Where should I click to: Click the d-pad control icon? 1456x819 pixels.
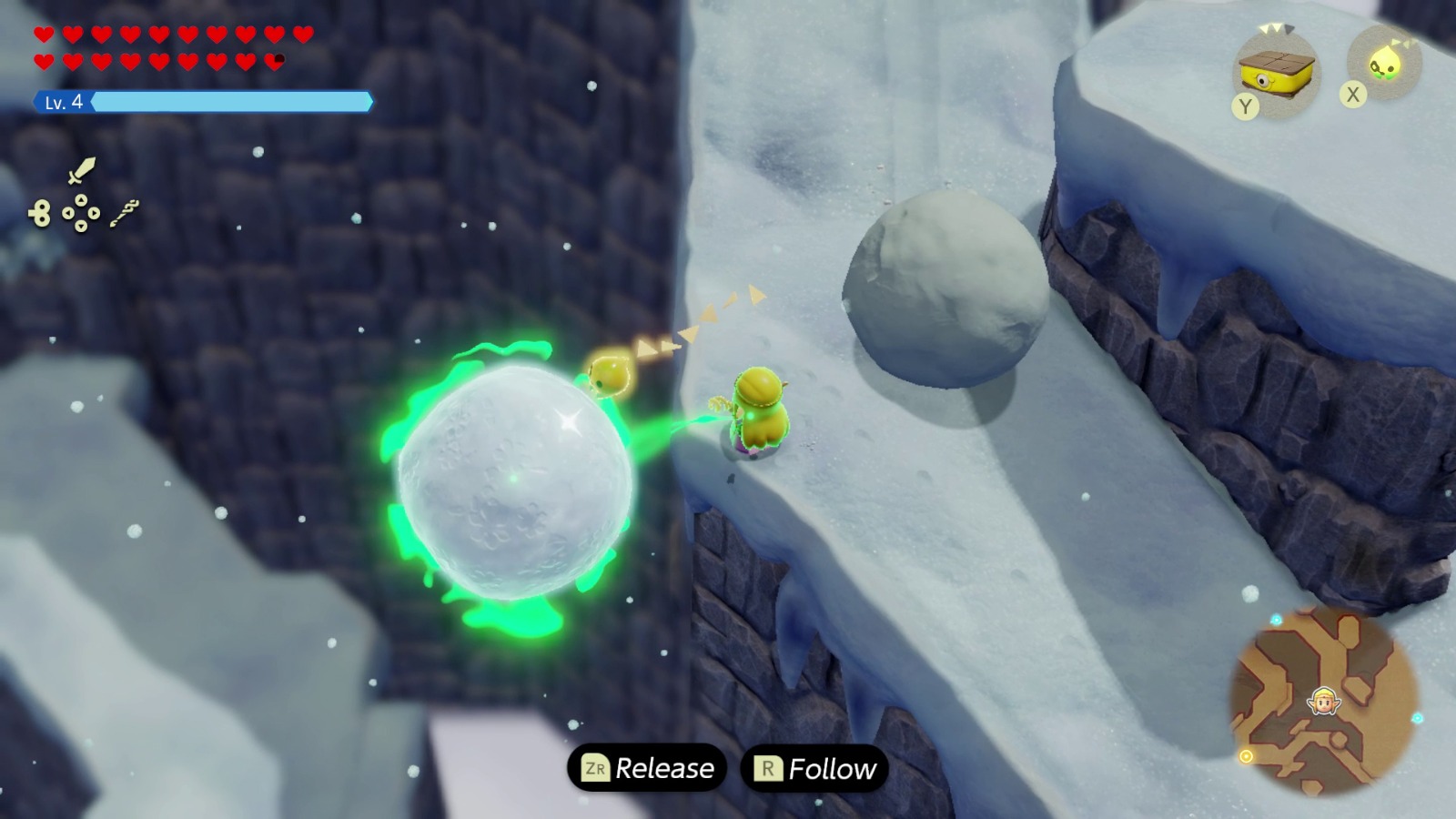coord(81,212)
